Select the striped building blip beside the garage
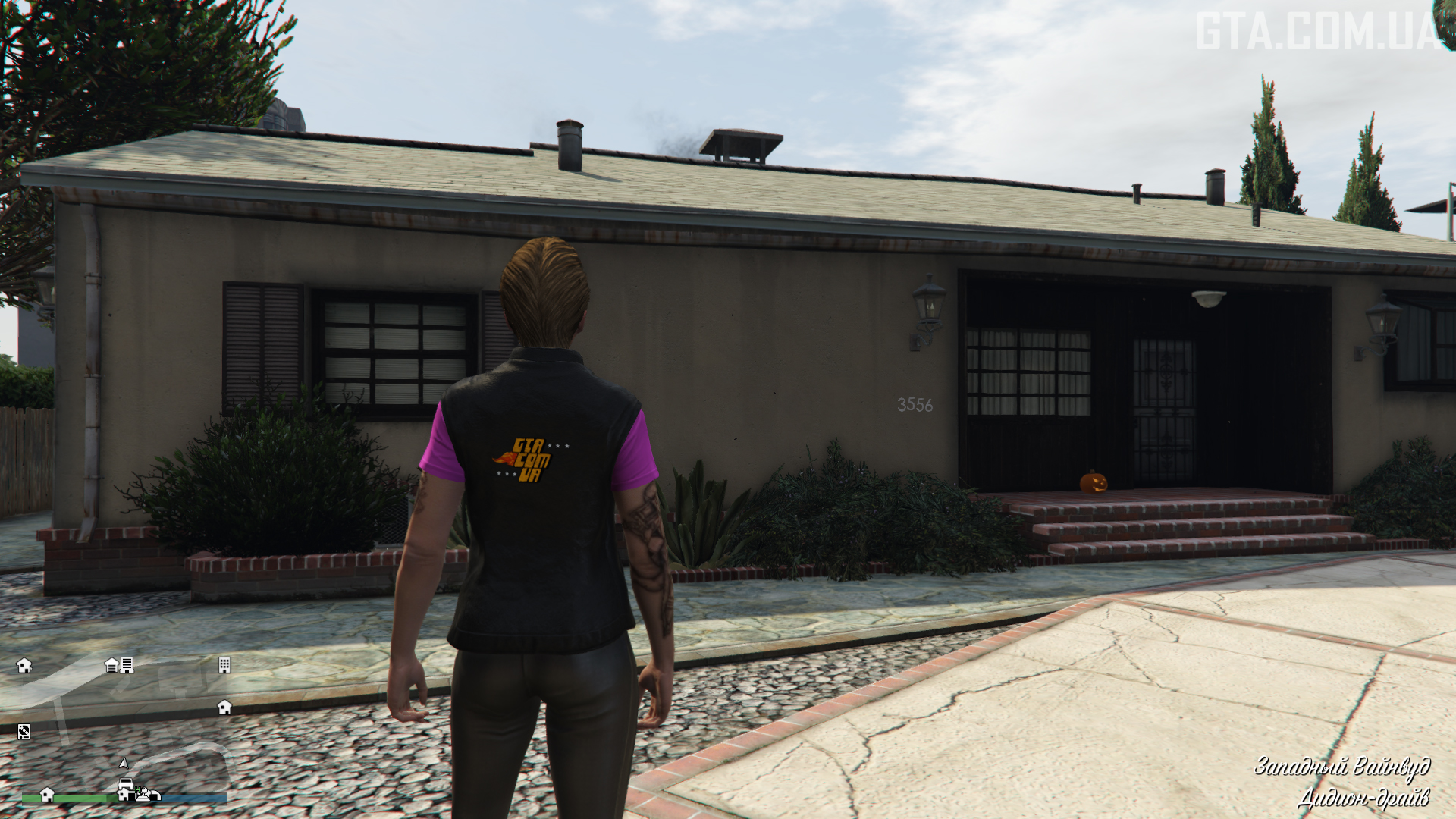The width and height of the screenshot is (1456, 819). 127,665
